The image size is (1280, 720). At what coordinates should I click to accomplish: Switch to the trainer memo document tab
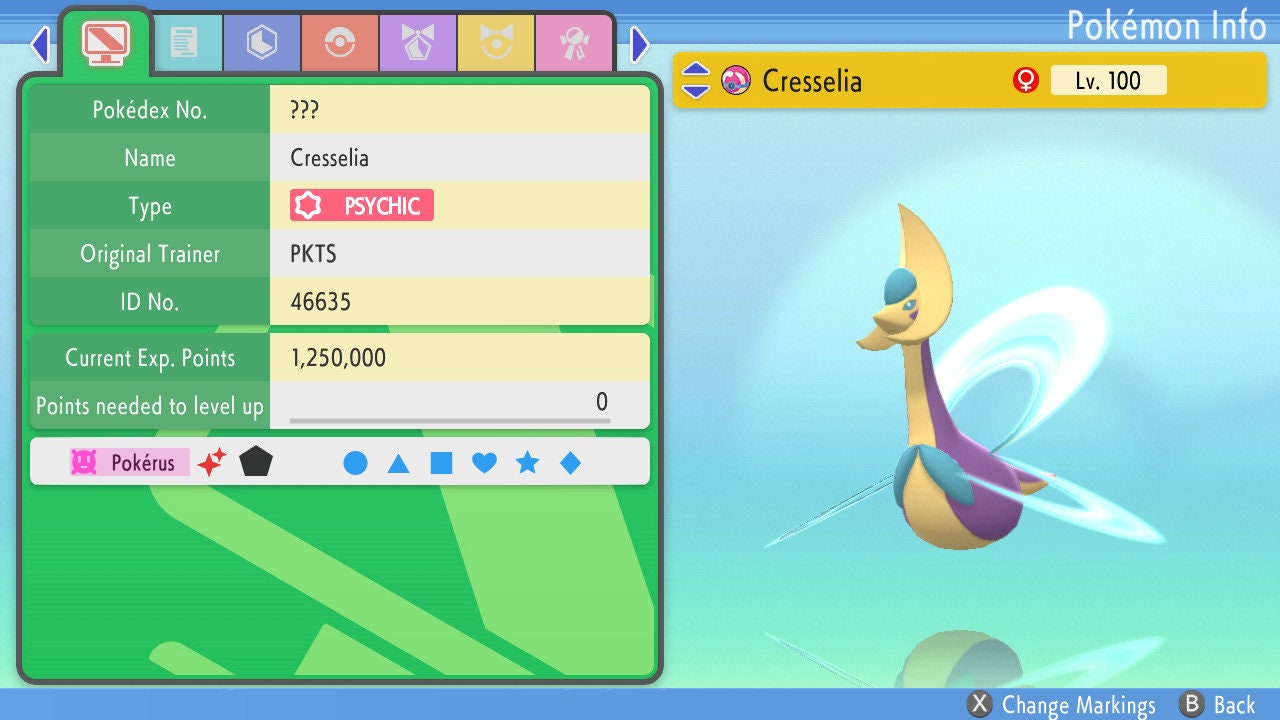pyautogui.click(x=184, y=43)
